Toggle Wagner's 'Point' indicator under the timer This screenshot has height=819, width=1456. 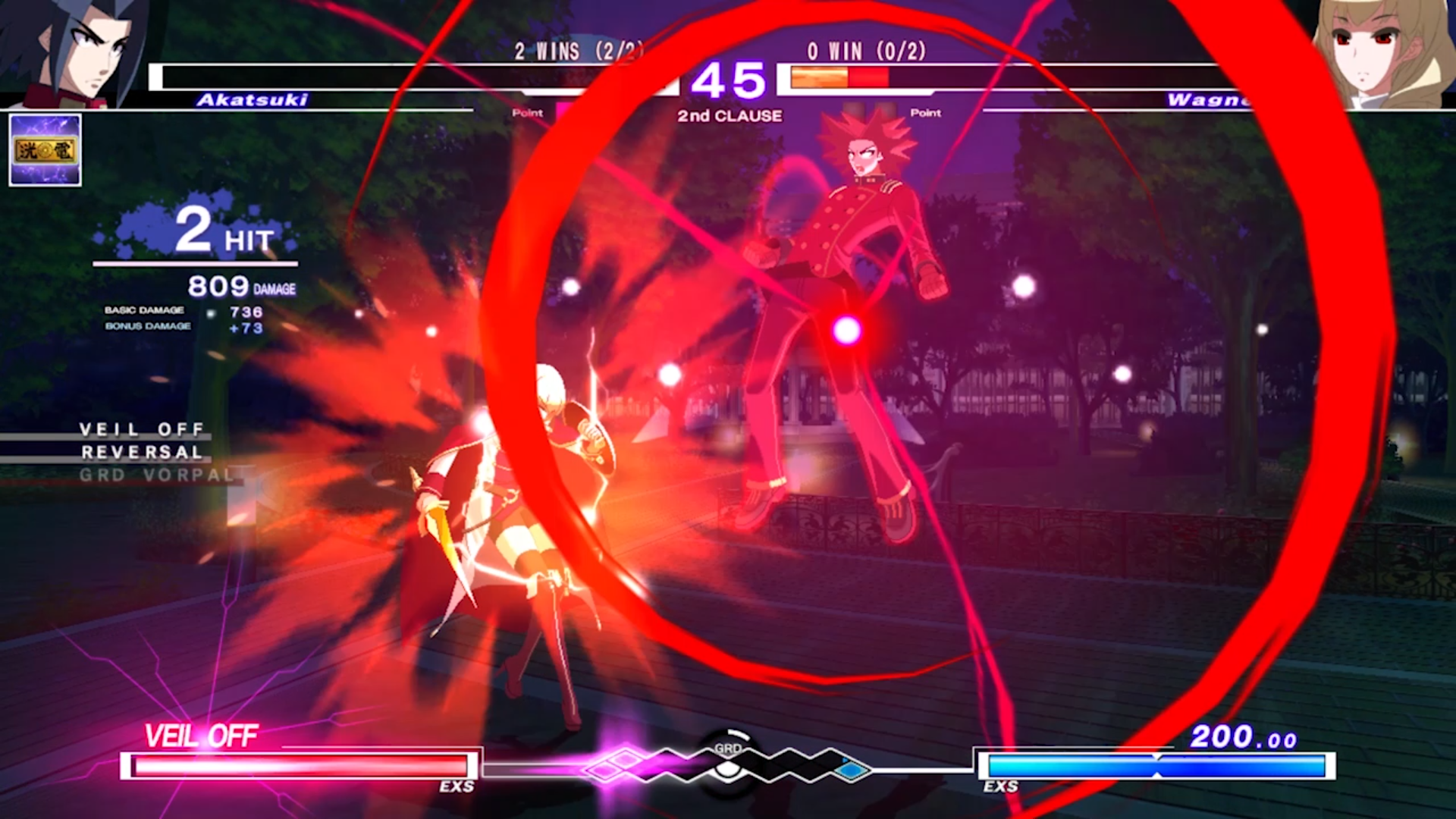[x=926, y=114]
